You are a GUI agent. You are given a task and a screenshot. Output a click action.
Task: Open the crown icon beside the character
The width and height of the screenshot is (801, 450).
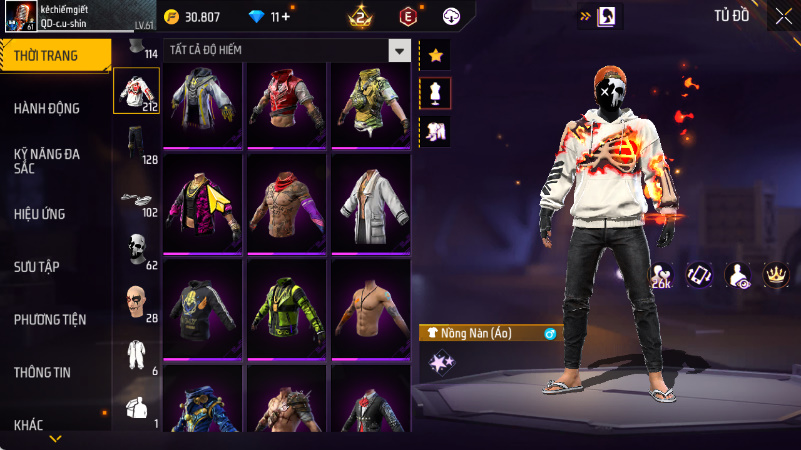[775, 274]
